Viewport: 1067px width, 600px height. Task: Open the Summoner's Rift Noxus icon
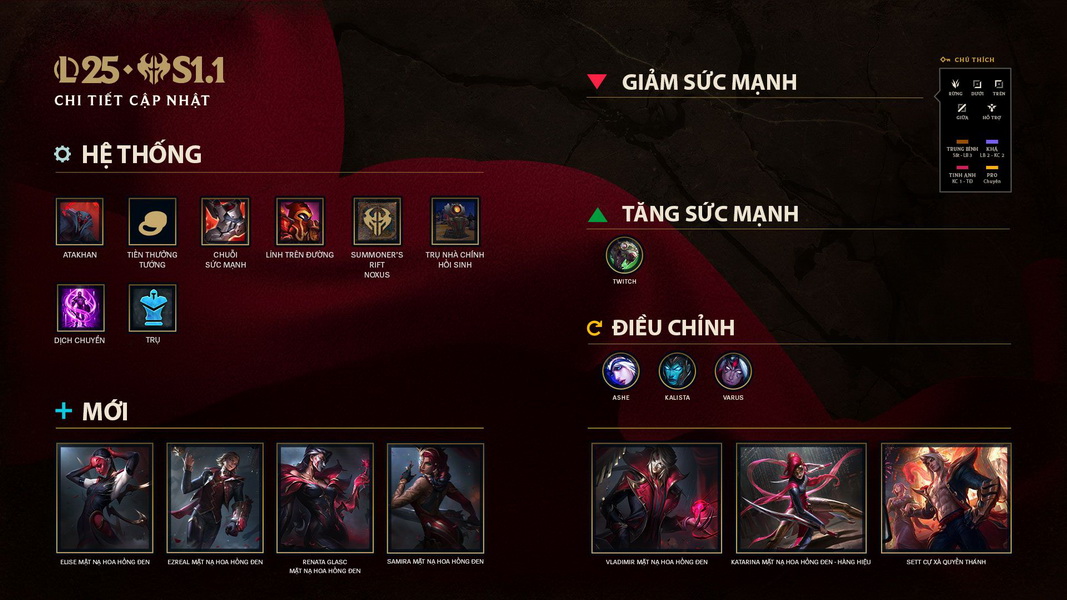tap(377, 222)
